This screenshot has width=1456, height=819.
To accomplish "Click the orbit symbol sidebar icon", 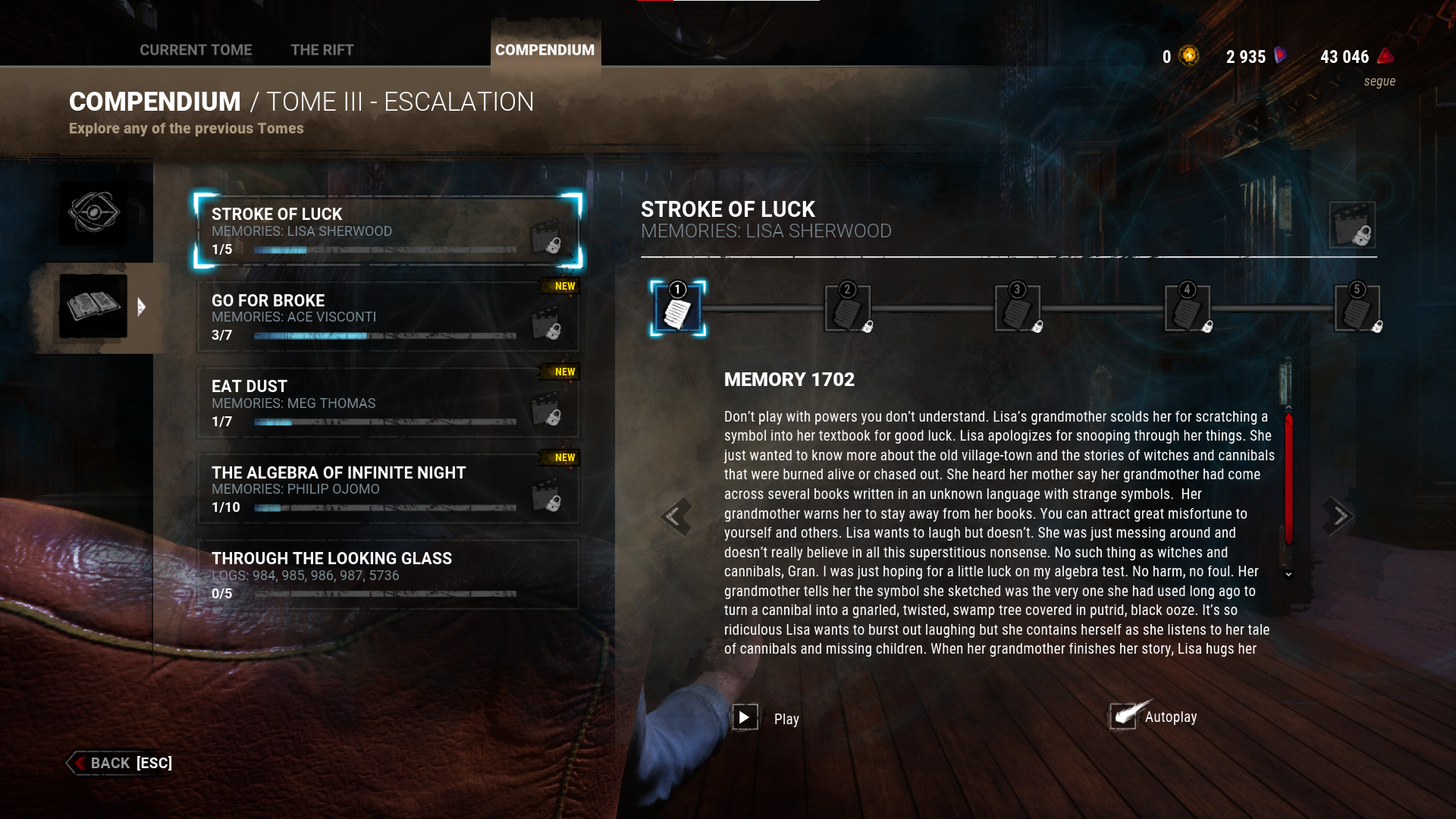I will point(93,212).
